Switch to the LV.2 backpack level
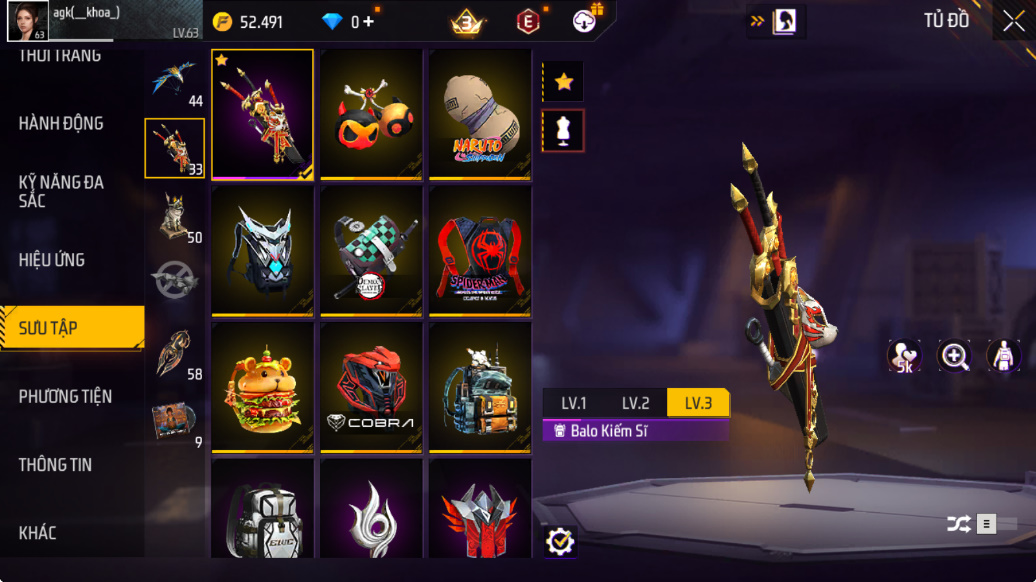The height and width of the screenshot is (582, 1036). pyautogui.click(x=636, y=403)
